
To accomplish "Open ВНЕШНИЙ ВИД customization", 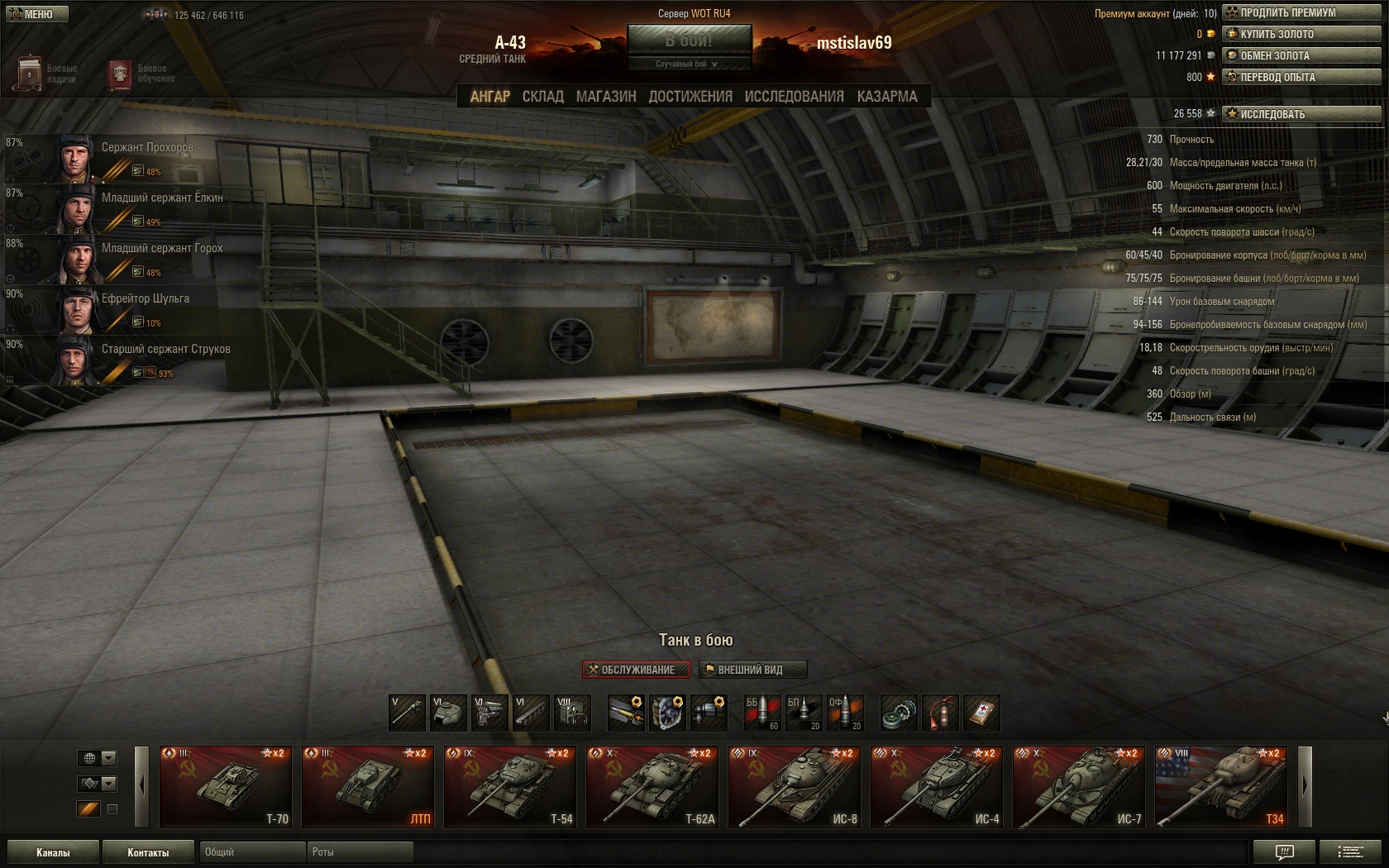I will pyautogui.click(x=752, y=670).
